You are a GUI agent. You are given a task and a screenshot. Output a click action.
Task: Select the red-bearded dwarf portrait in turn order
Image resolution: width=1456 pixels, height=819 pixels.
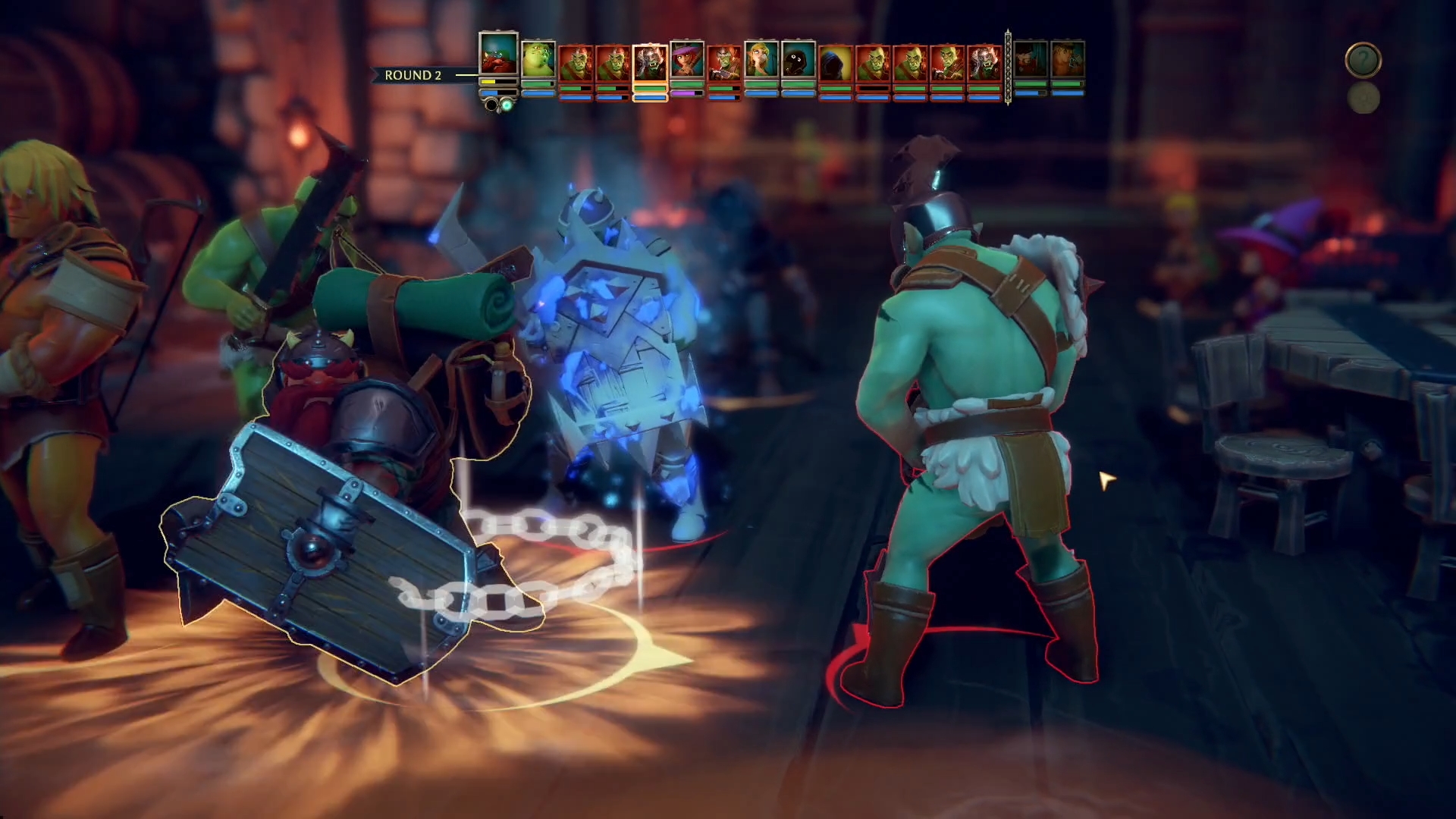(x=498, y=53)
